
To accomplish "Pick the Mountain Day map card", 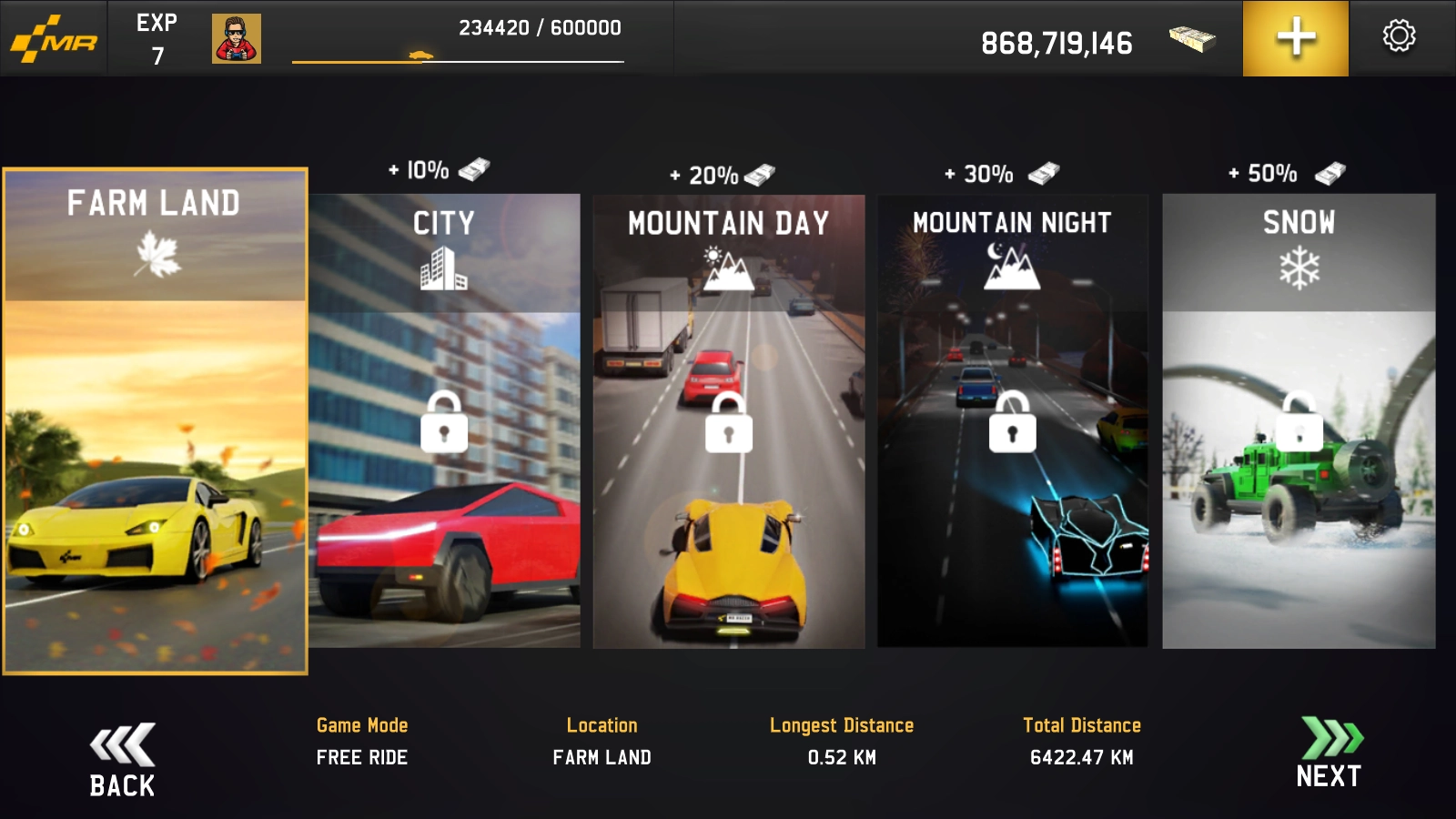I will 729,420.
